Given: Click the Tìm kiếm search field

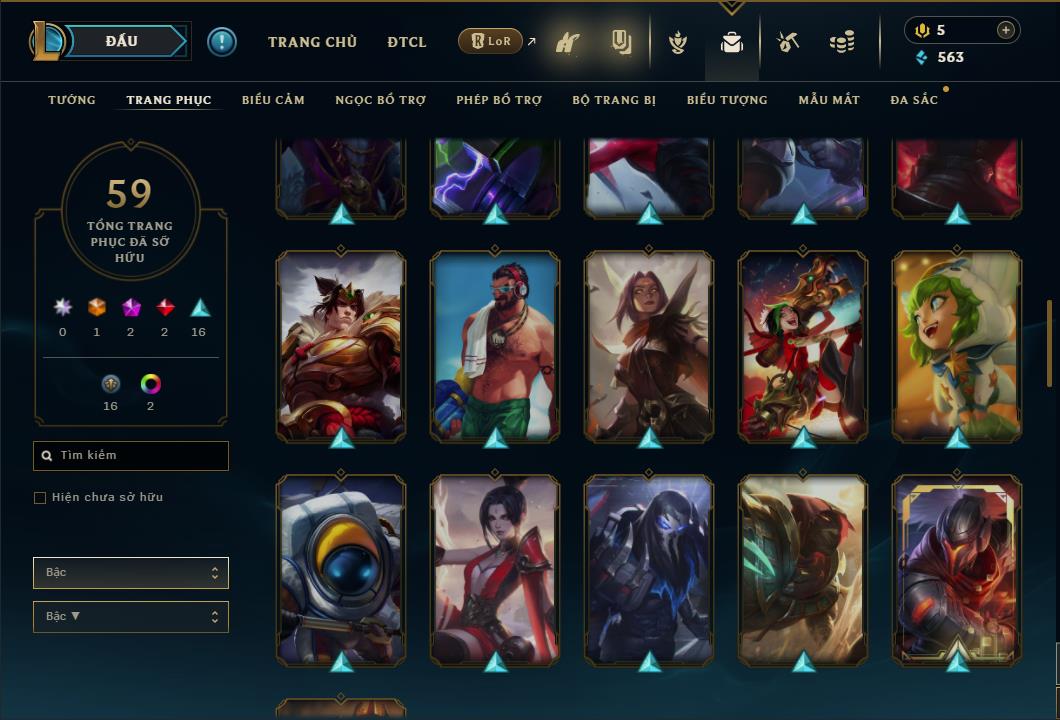Looking at the screenshot, I should pyautogui.click(x=131, y=456).
